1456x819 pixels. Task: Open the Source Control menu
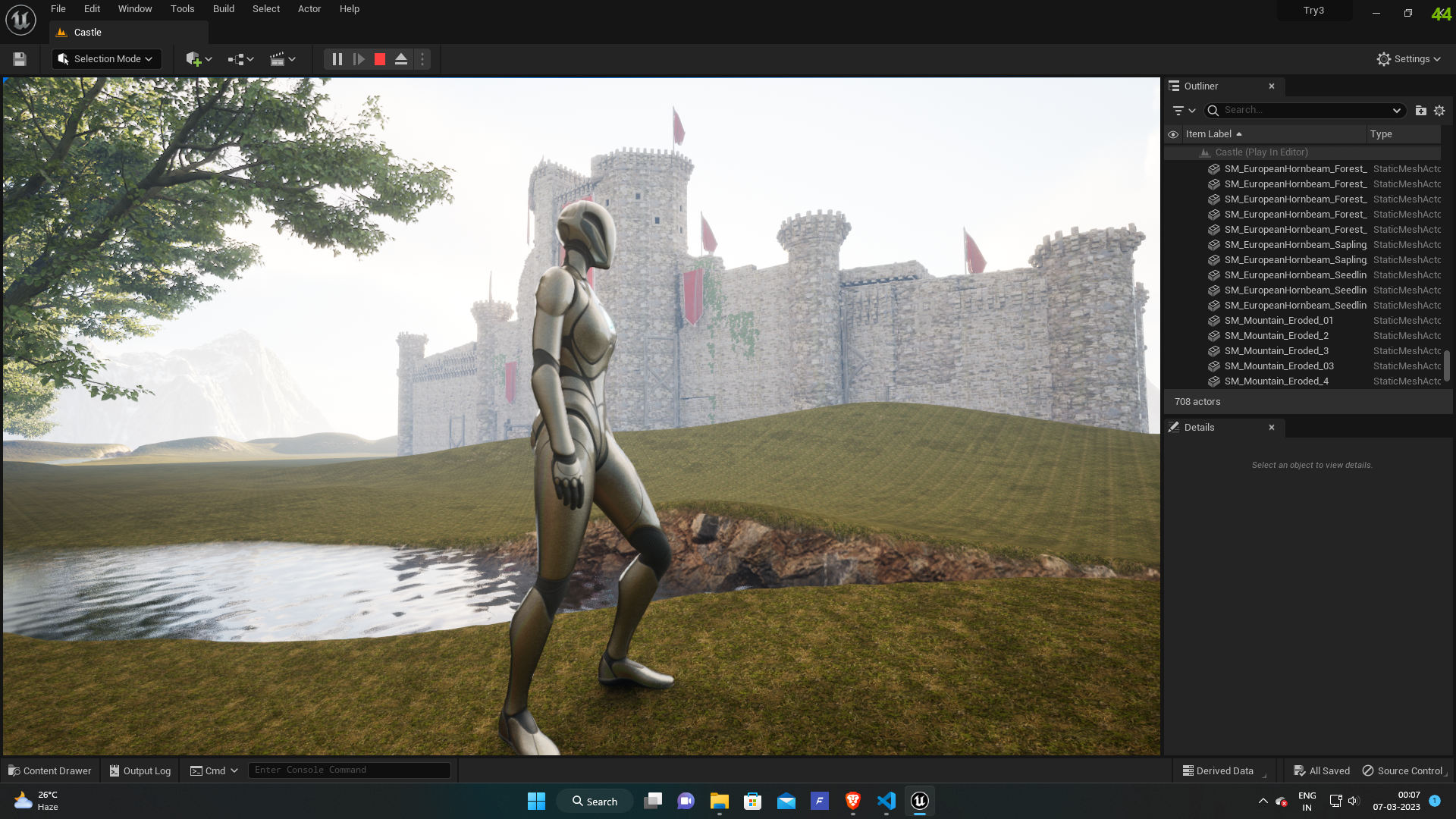pos(1404,770)
